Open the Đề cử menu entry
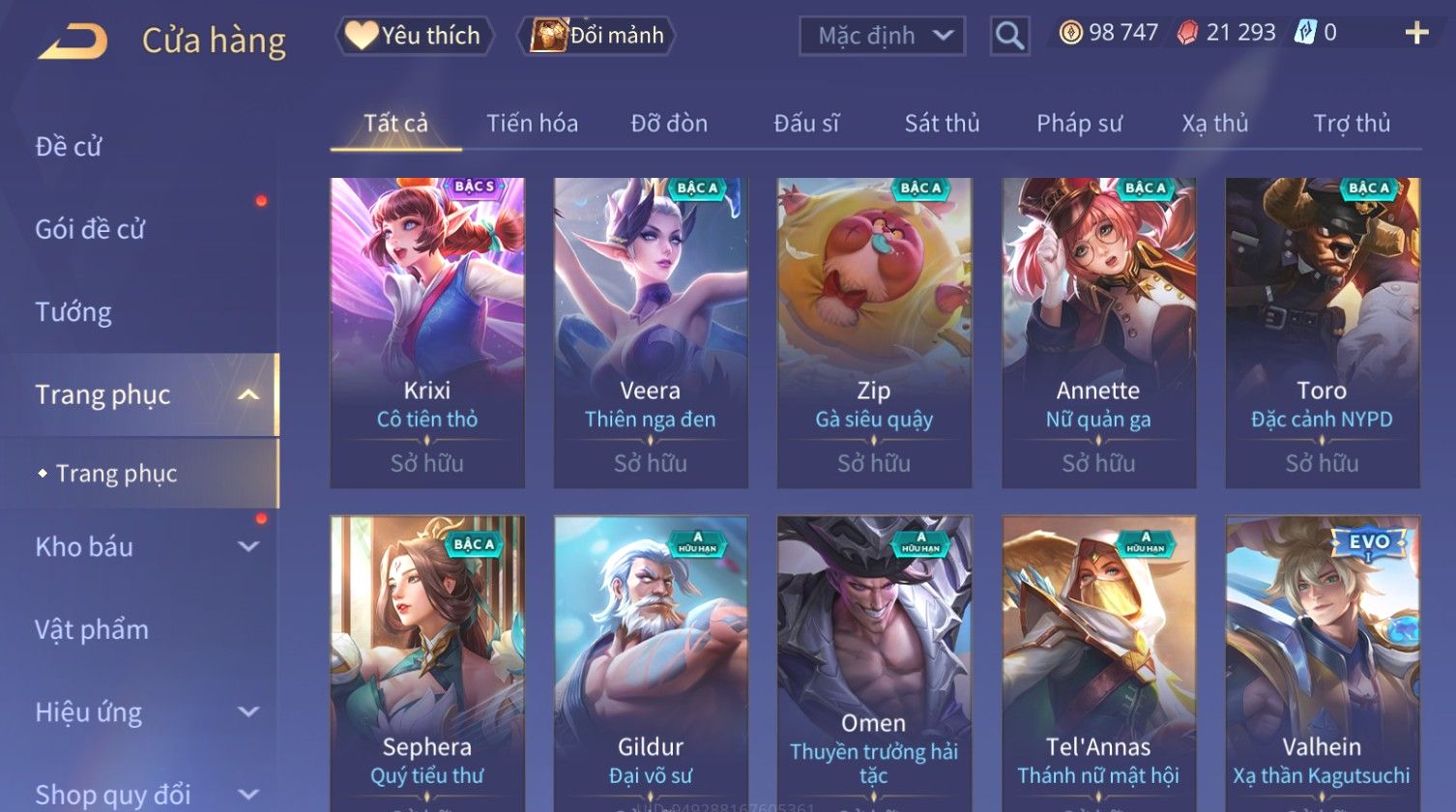Viewport: 1456px width, 812px height. (69, 147)
